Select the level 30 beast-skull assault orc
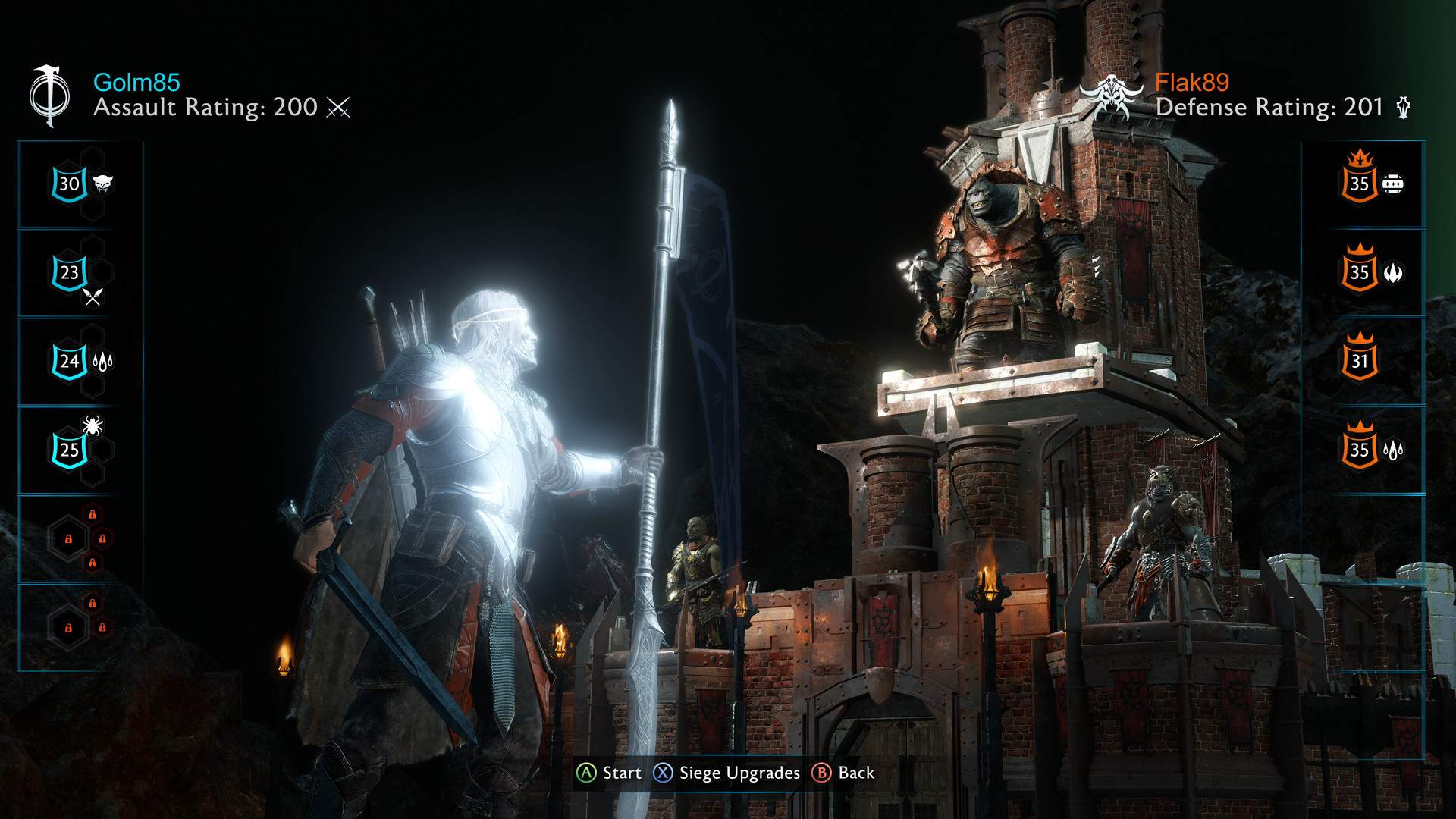Viewport: 1456px width, 819px height. 68,184
